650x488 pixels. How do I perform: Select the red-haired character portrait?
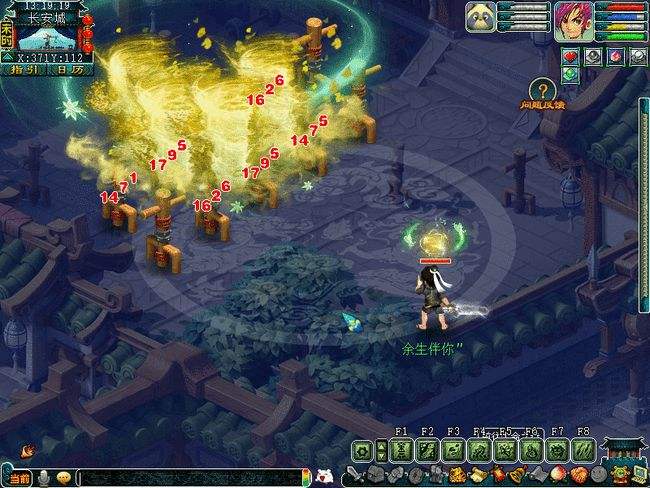tap(572, 19)
